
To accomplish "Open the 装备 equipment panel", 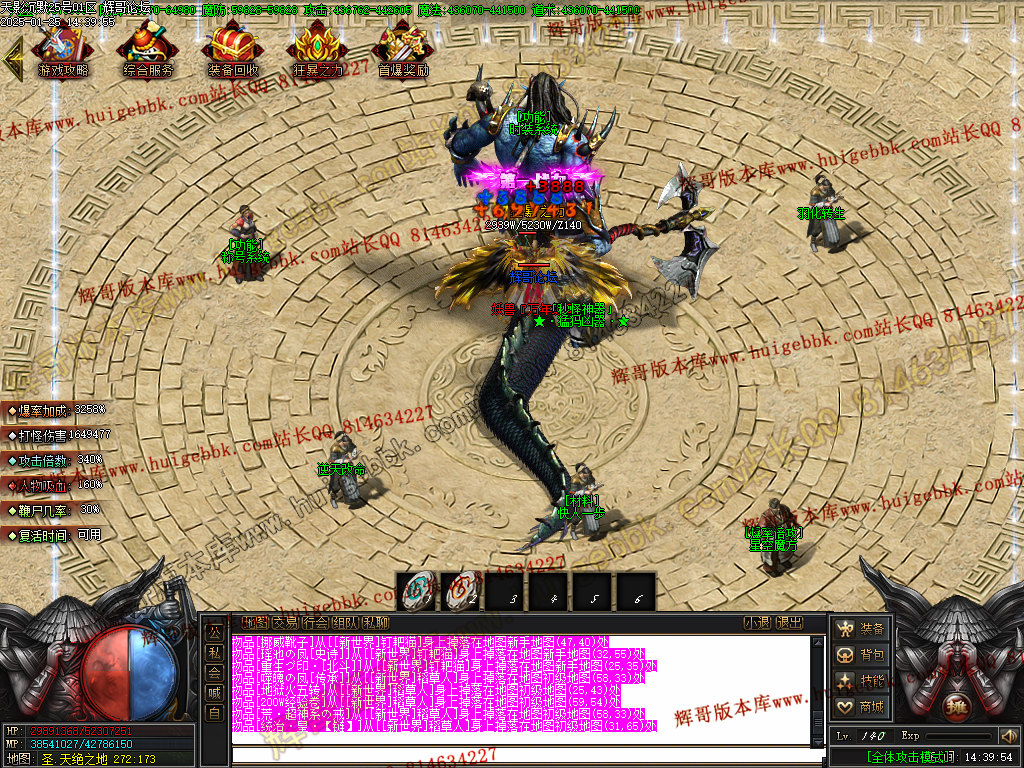I will point(861,628).
